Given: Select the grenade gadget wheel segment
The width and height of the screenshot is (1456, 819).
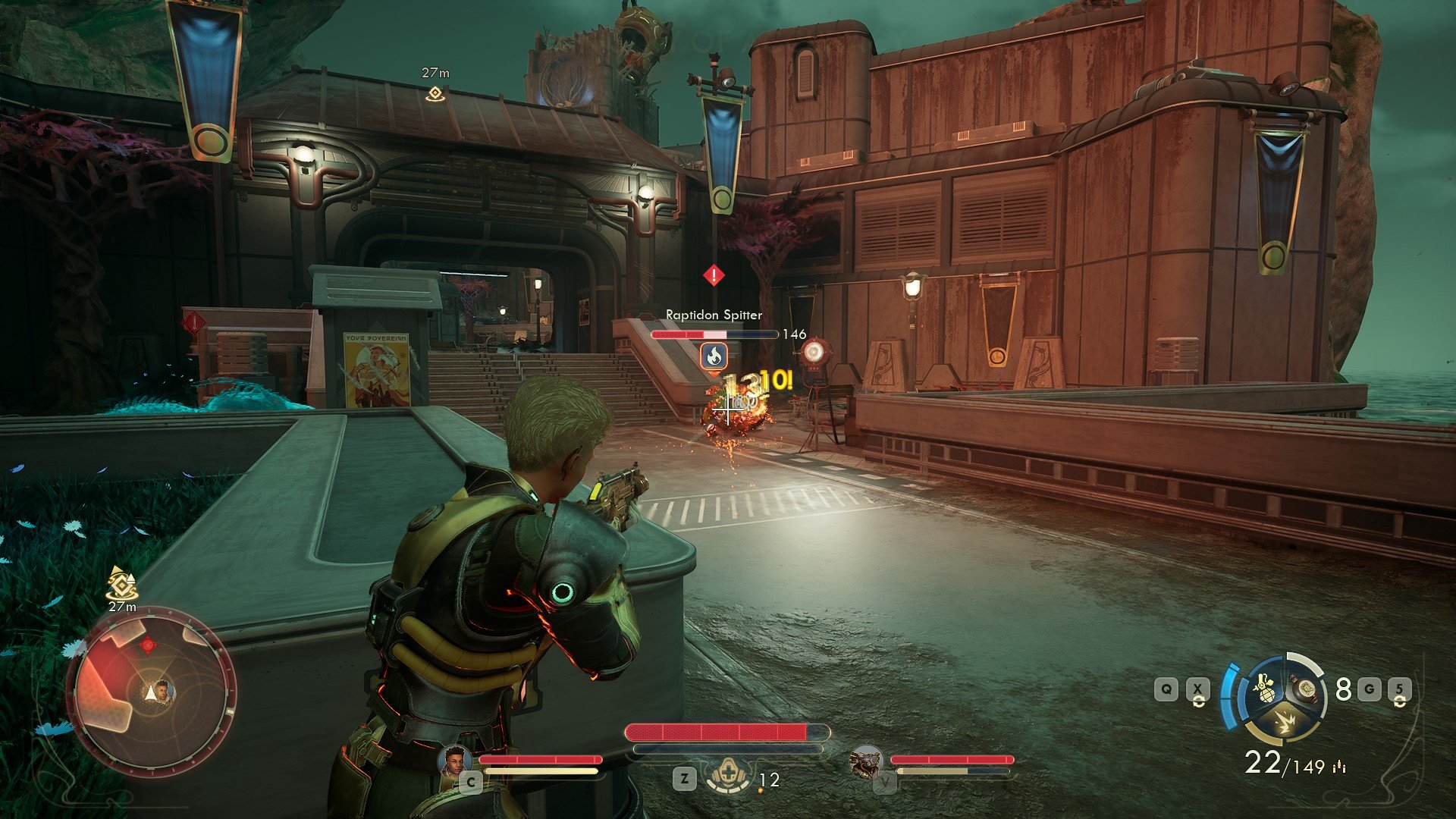Looking at the screenshot, I should coord(1264,691).
